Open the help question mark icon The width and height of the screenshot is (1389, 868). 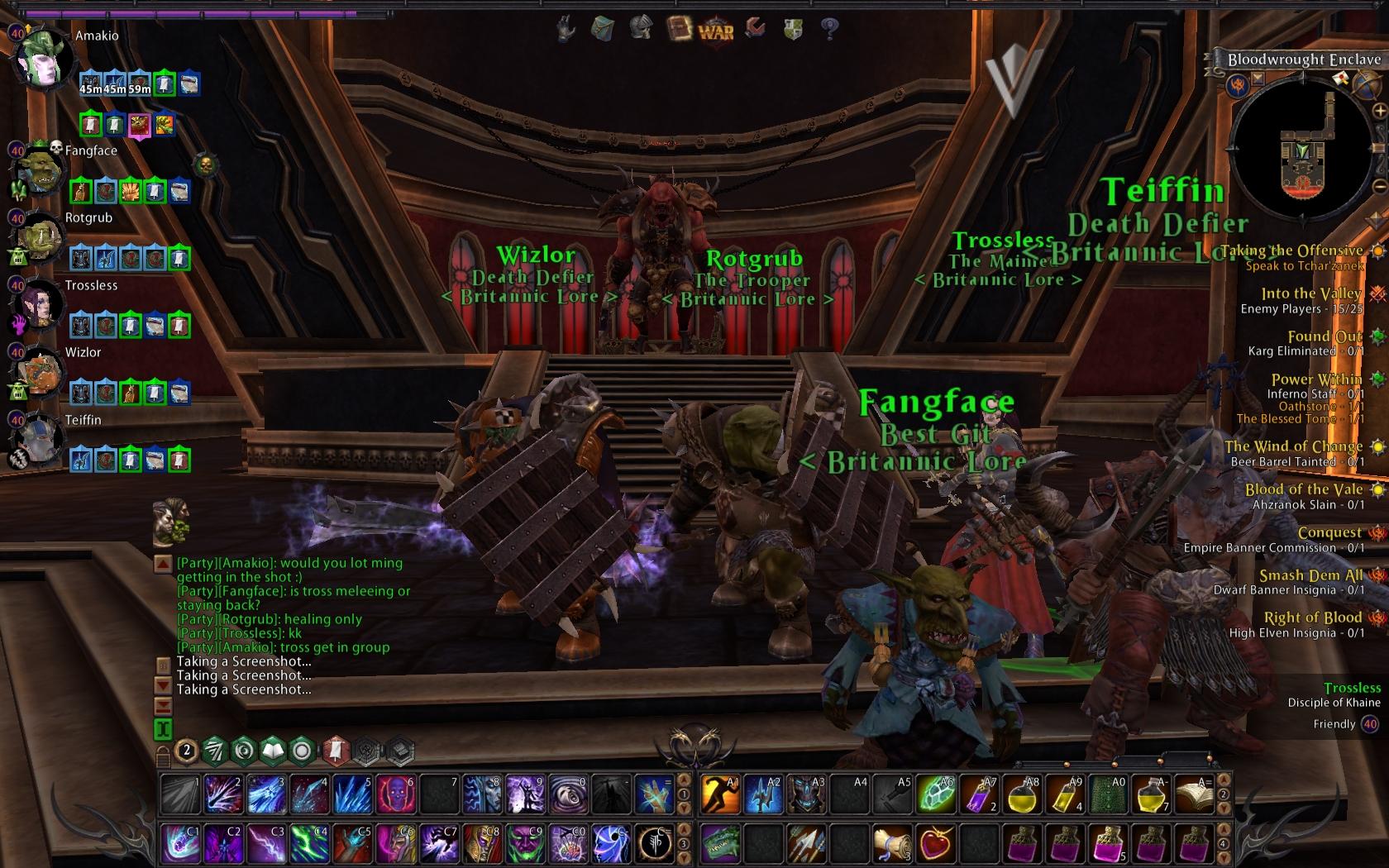829,30
